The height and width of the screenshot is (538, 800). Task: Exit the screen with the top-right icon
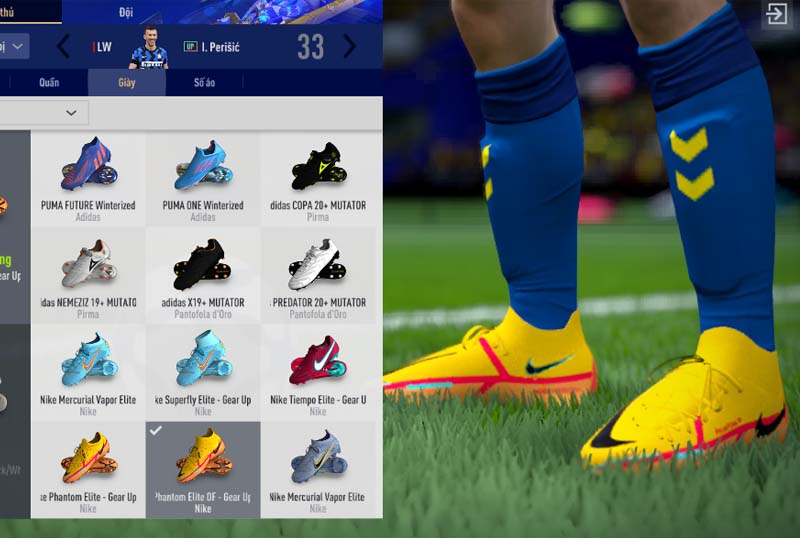776,14
